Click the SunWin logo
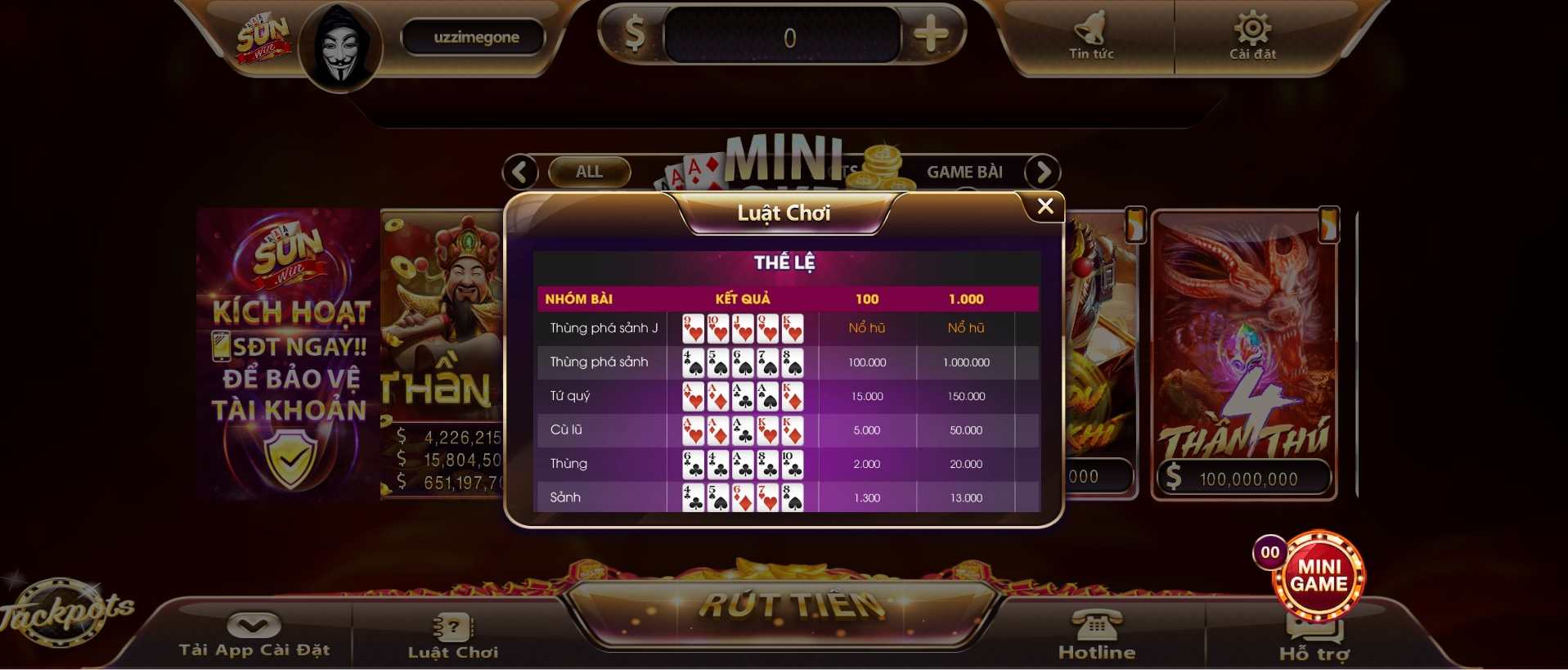Image resolution: width=1568 pixels, height=670 pixels. (263, 35)
